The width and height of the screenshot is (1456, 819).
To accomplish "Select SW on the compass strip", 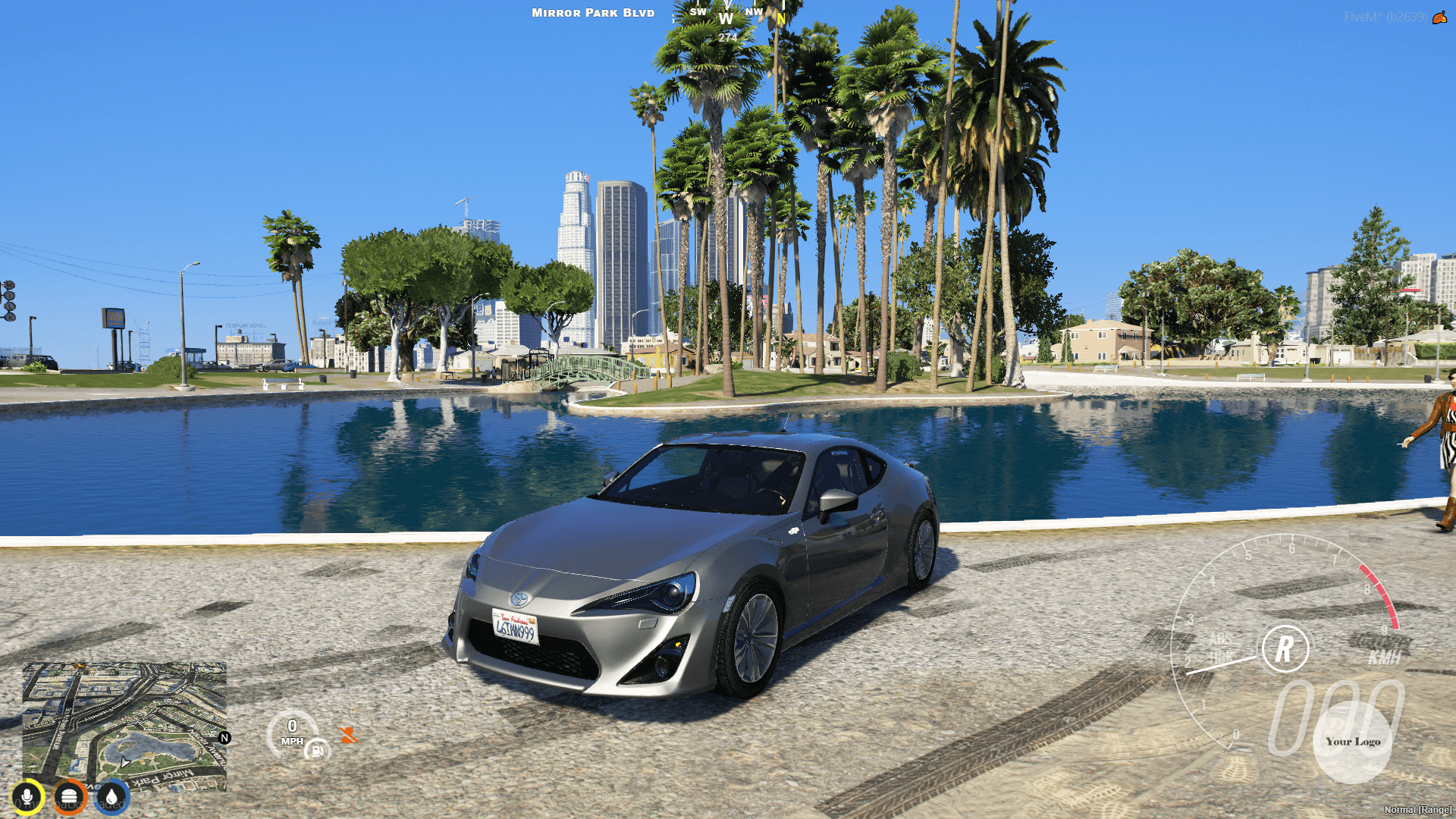I will click(x=698, y=12).
